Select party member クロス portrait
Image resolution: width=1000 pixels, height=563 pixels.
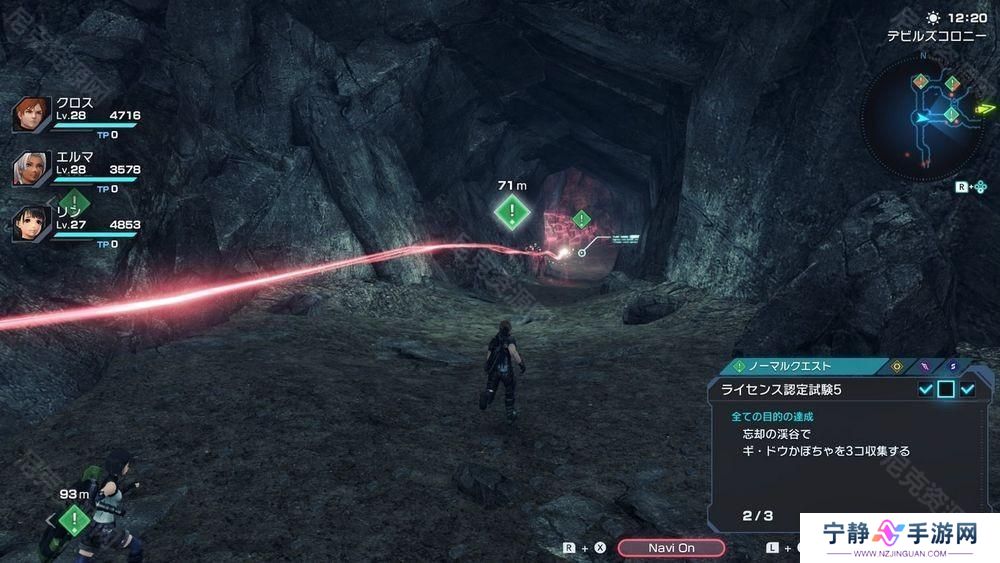coord(30,115)
